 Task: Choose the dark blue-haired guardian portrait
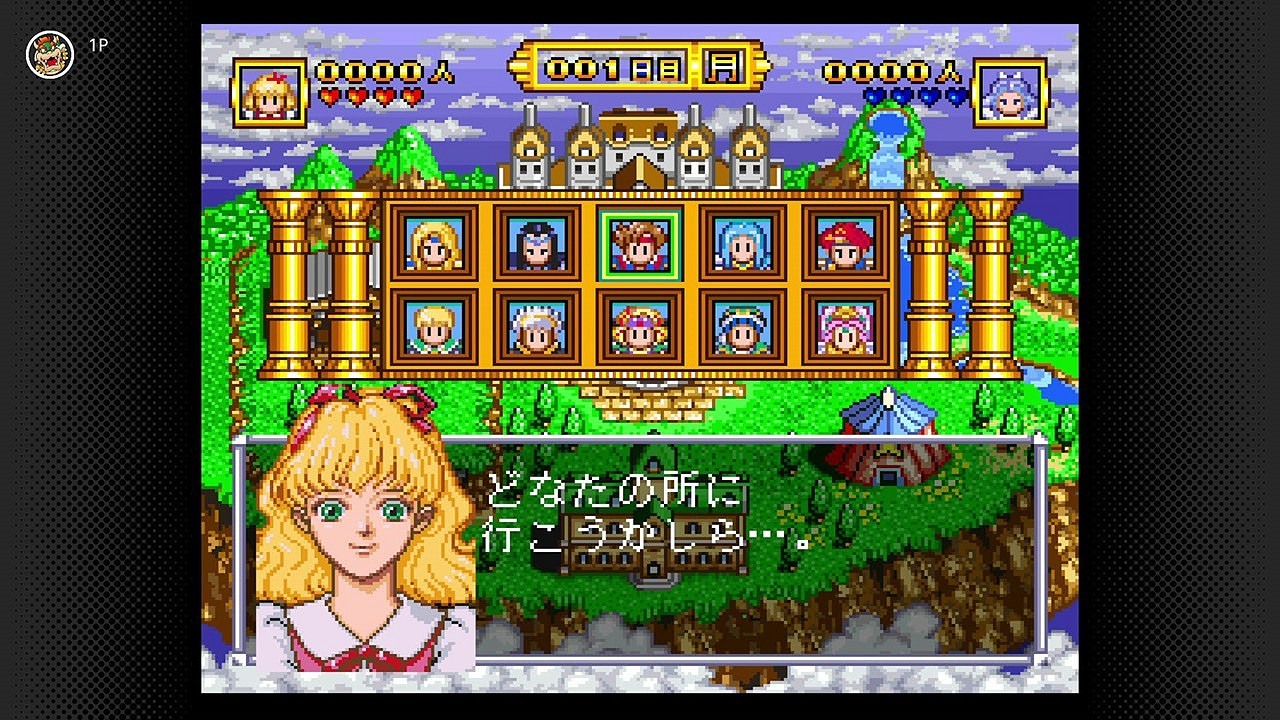[x=539, y=243]
